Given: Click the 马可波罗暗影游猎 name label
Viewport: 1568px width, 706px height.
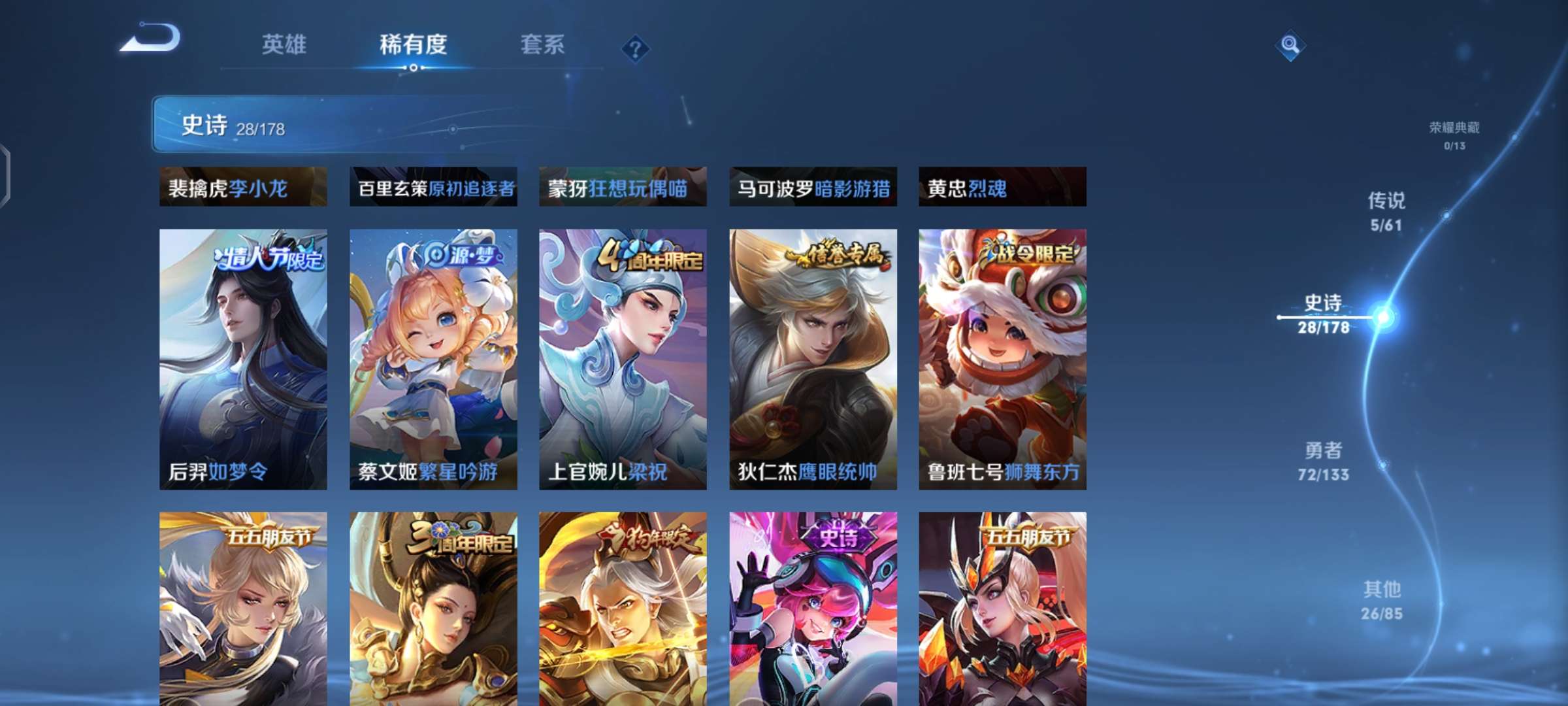Looking at the screenshot, I should (x=812, y=189).
